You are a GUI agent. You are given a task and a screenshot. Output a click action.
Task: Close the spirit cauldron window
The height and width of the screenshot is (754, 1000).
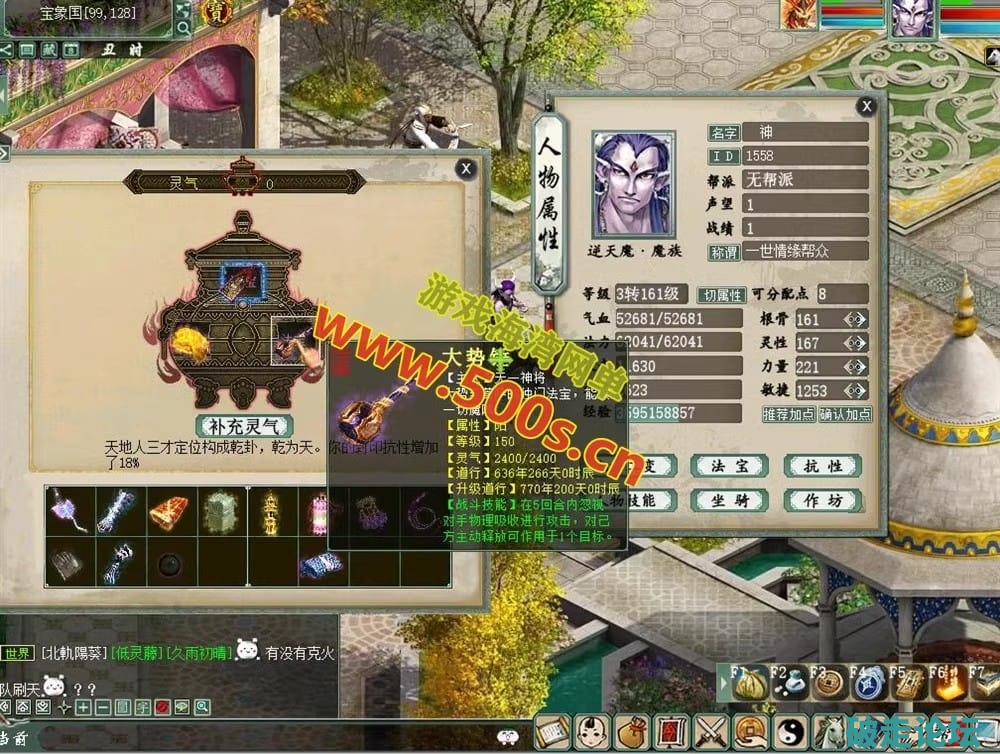[465, 169]
